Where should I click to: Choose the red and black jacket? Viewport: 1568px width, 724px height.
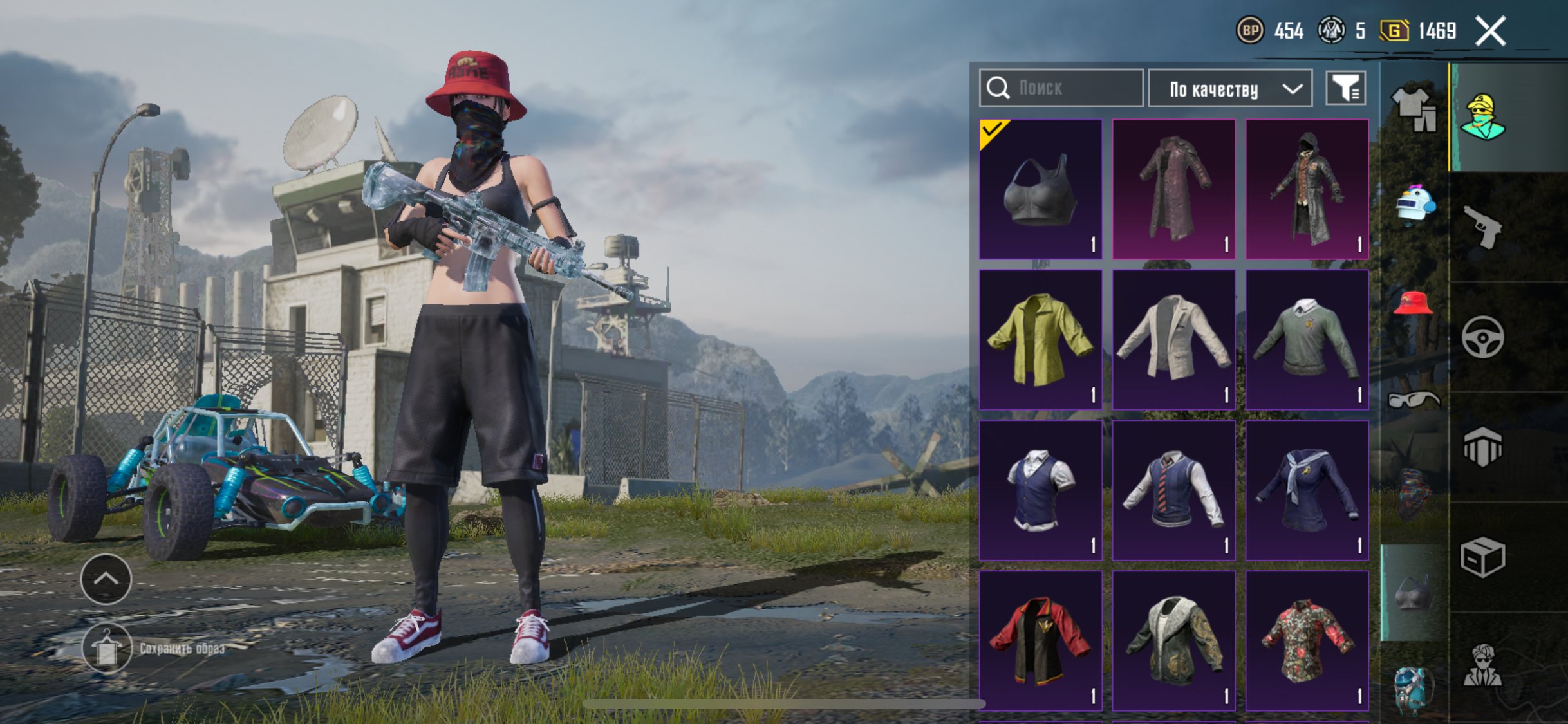1040,641
